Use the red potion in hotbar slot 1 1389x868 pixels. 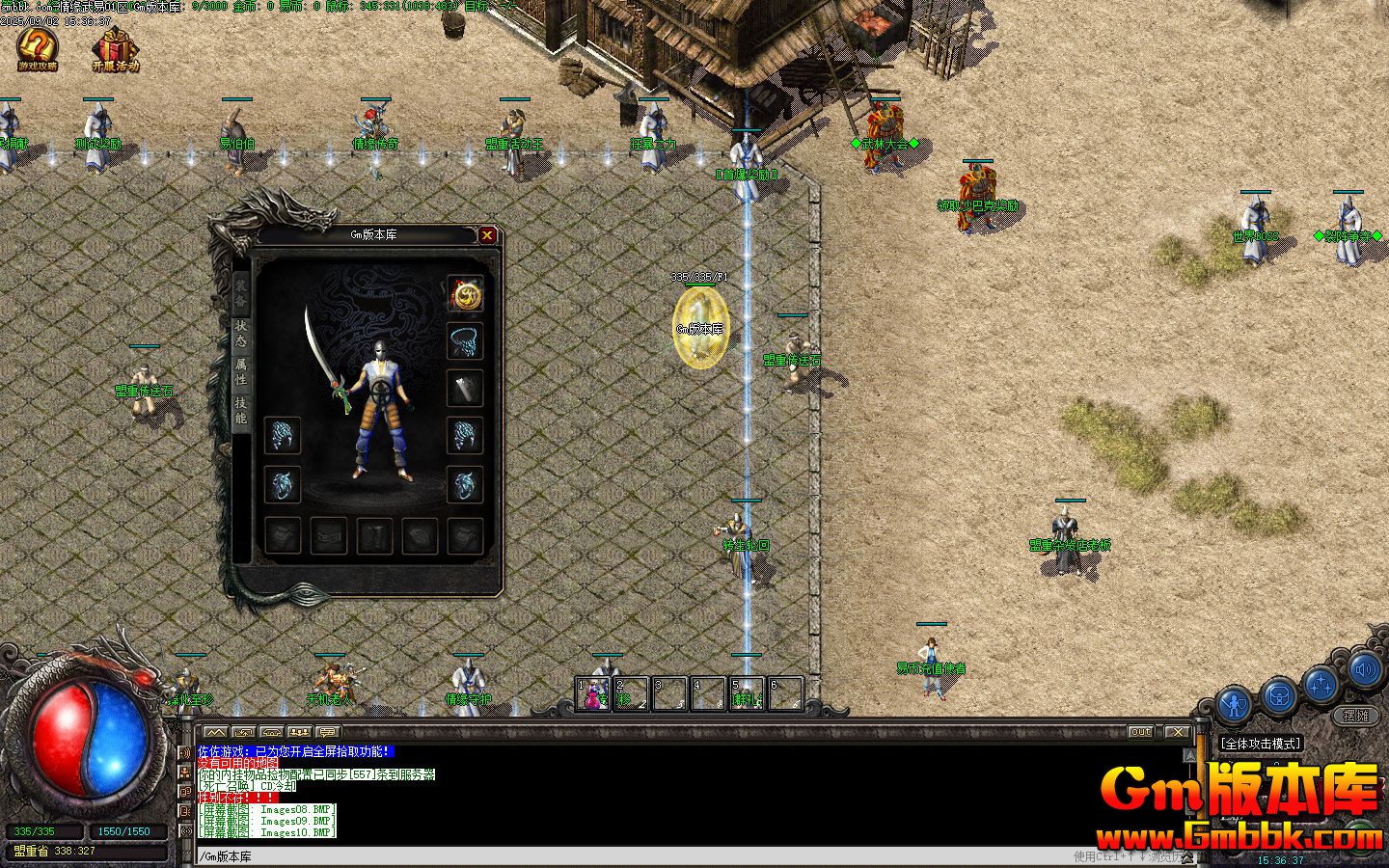click(x=592, y=695)
